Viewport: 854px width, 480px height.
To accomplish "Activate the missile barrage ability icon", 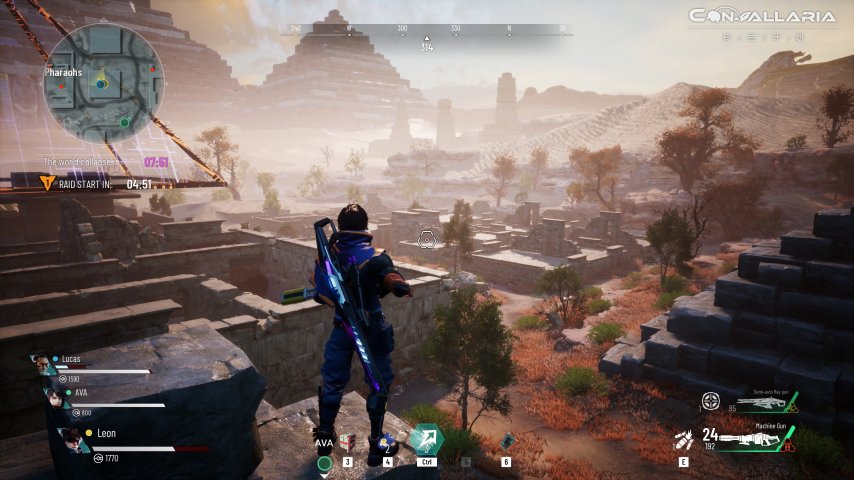I will click(x=684, y=440).
